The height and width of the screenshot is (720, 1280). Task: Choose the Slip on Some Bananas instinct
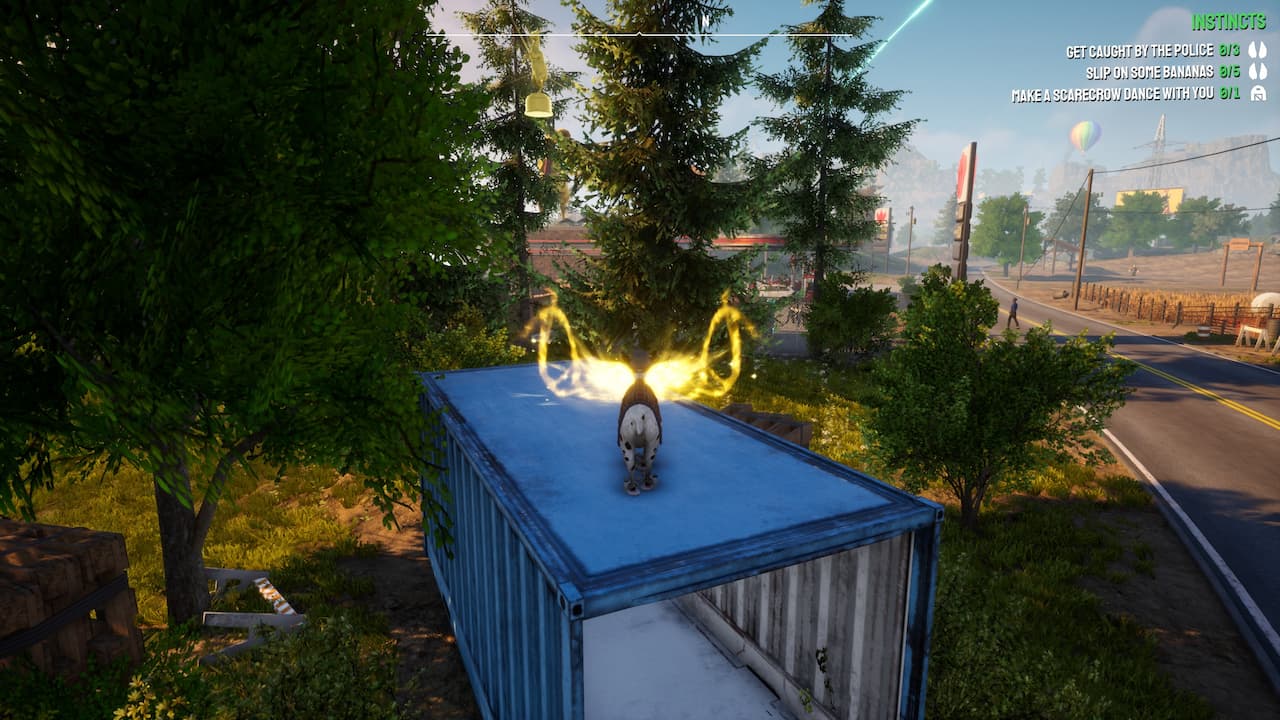pos(1149,72)
